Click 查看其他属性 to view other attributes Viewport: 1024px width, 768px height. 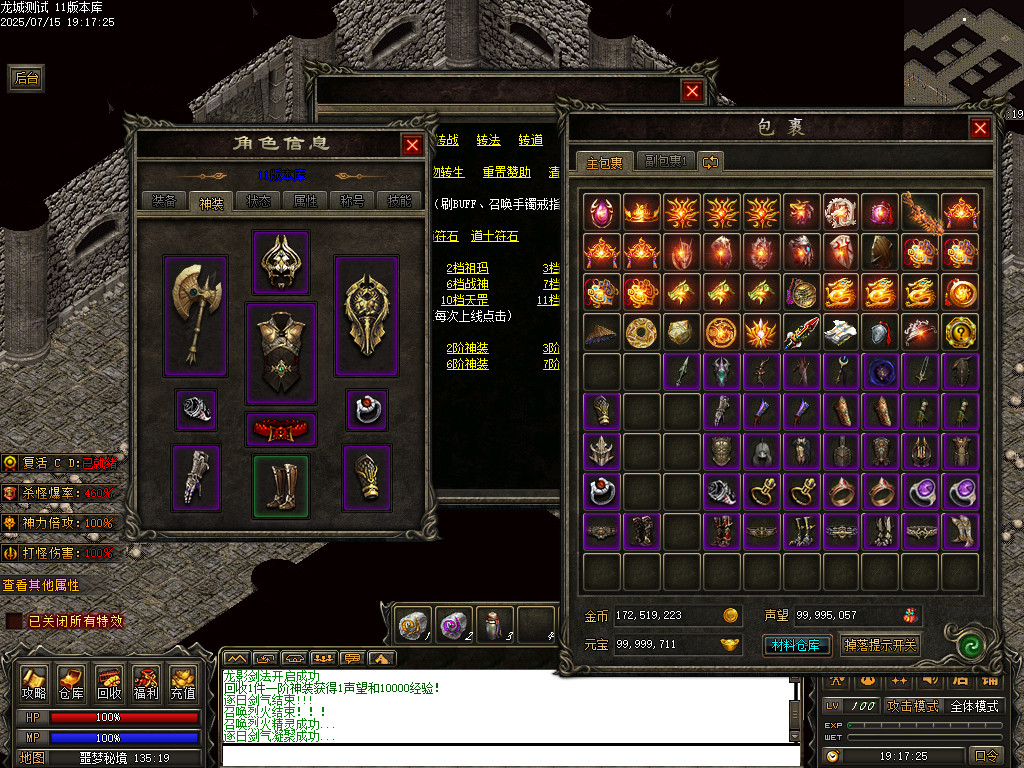click(x=41, y=585)
